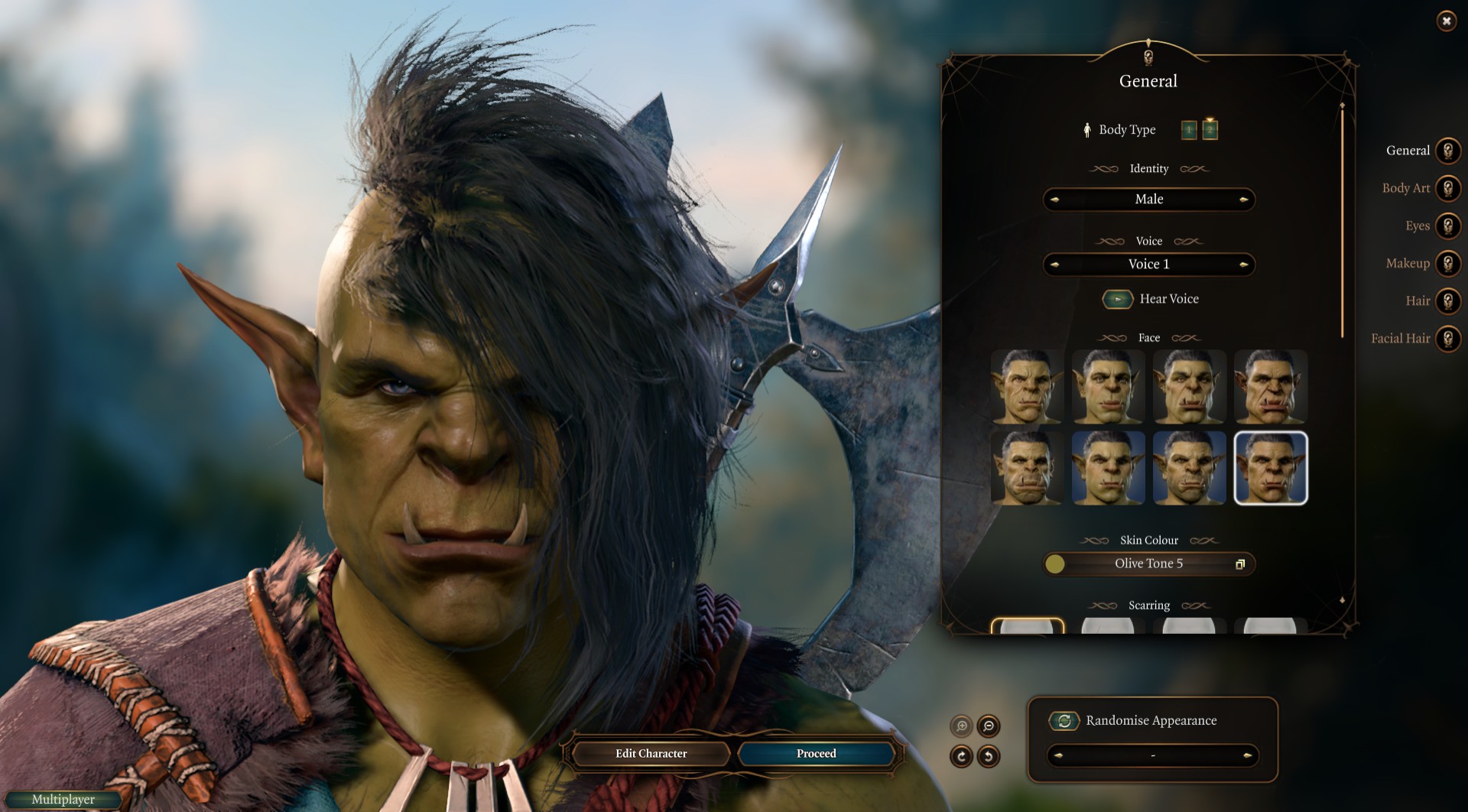The height and width of the screenshot is (812, 1468).
Task: Select Body Type option 1
Action: (x=1189, y=130)
